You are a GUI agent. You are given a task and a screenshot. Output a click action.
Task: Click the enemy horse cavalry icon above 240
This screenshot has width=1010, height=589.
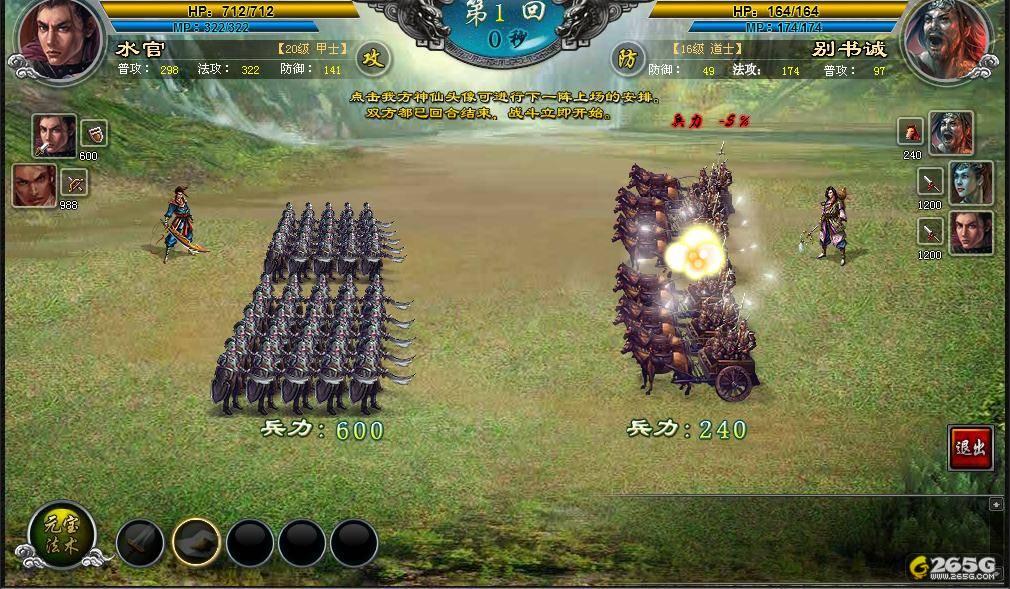point(911,132)
